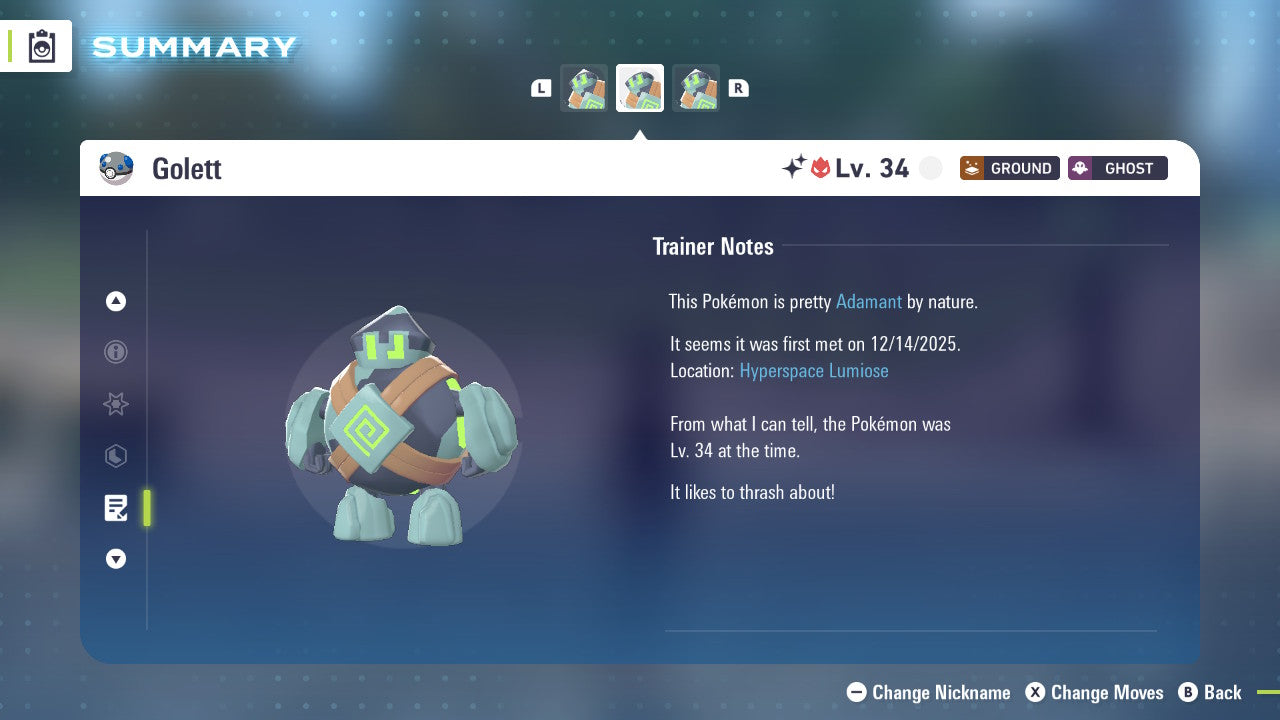Expand the previous summary page with up arrow

pos(116,301)
